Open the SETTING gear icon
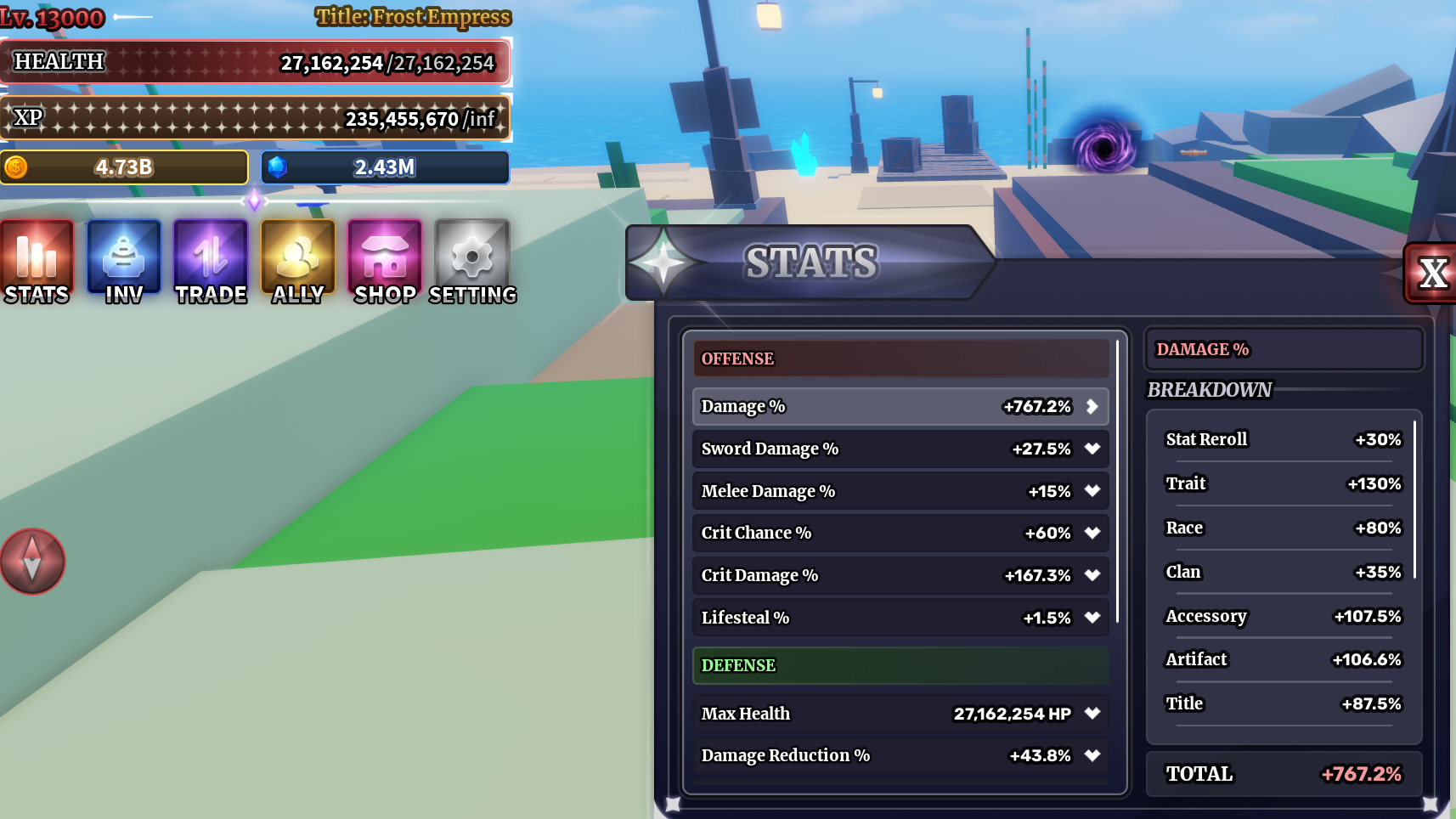Screen dimensions: 1456x819 click(x=472, y=260)
